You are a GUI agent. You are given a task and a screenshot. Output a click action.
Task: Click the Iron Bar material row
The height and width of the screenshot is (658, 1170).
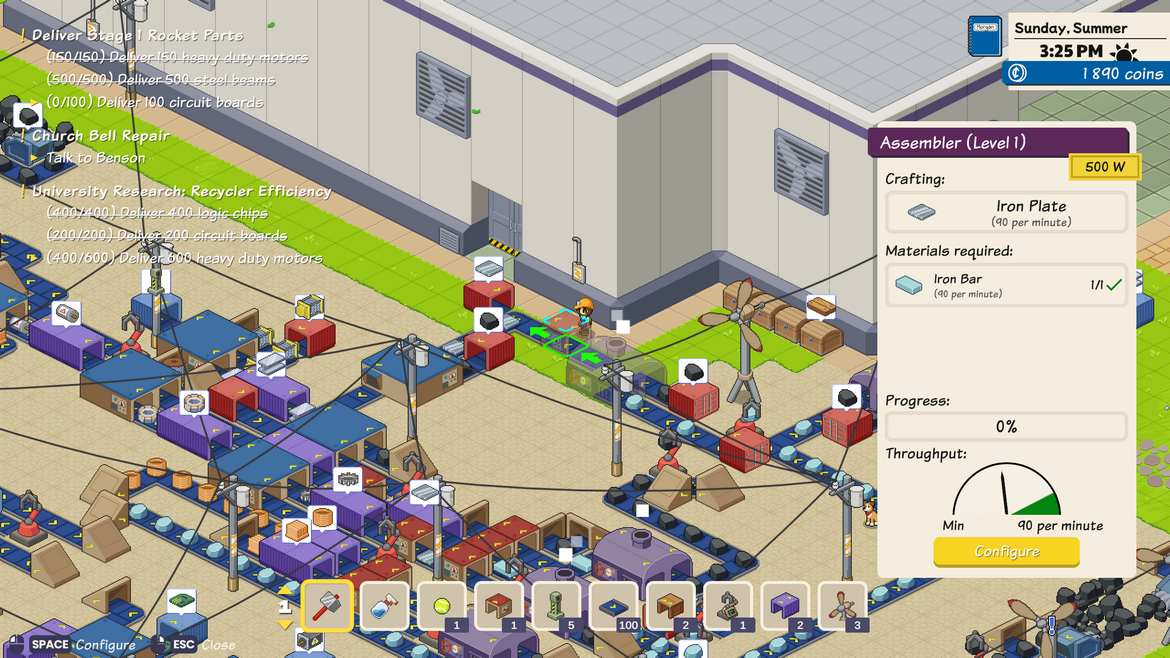(1006, 285)
